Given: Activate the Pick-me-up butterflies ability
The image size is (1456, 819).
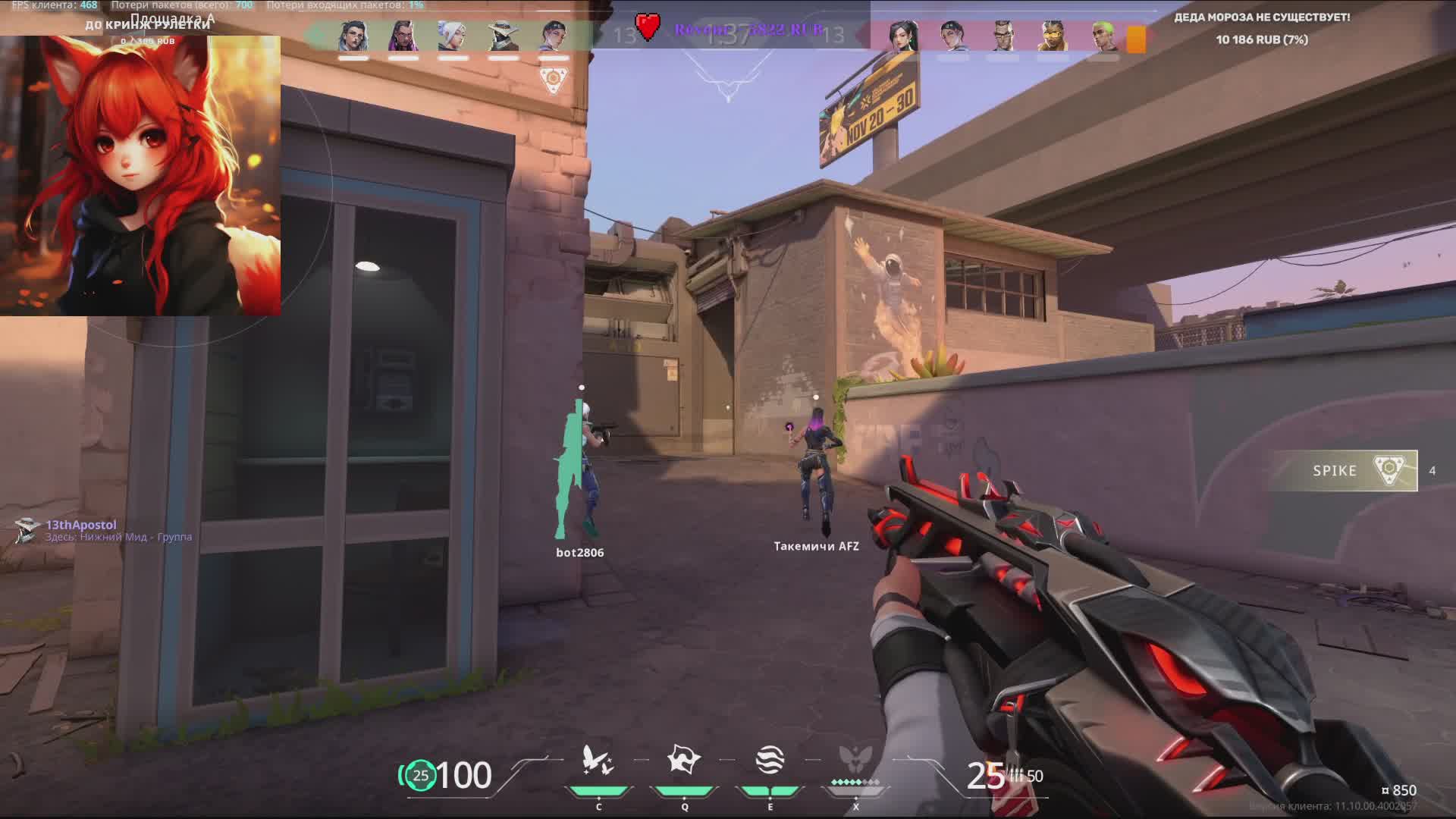Looking at the screenshot, I should point(598,761).
